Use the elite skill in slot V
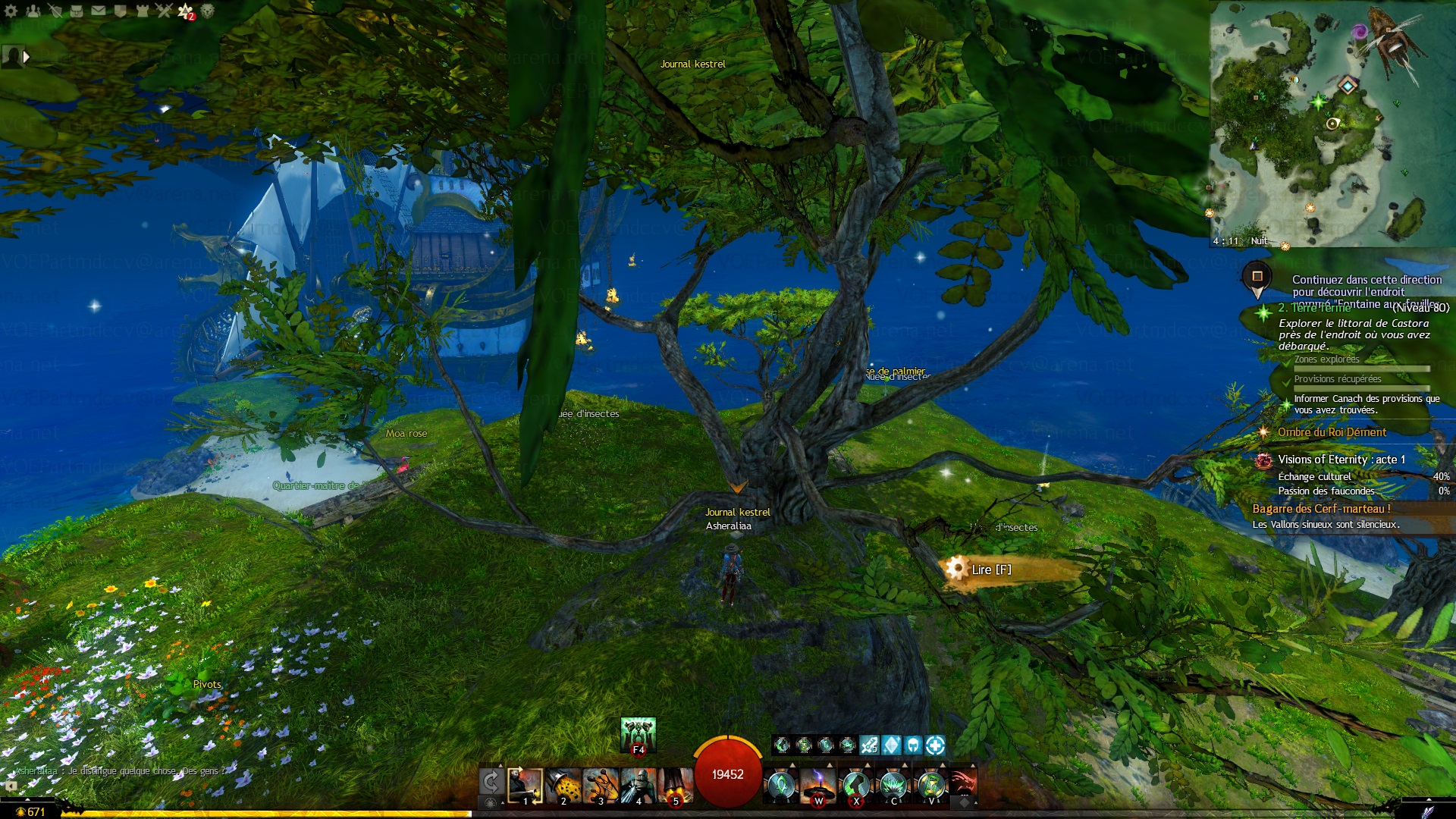1456x819 pixels. pyautogui.click(x=930, y=785)
